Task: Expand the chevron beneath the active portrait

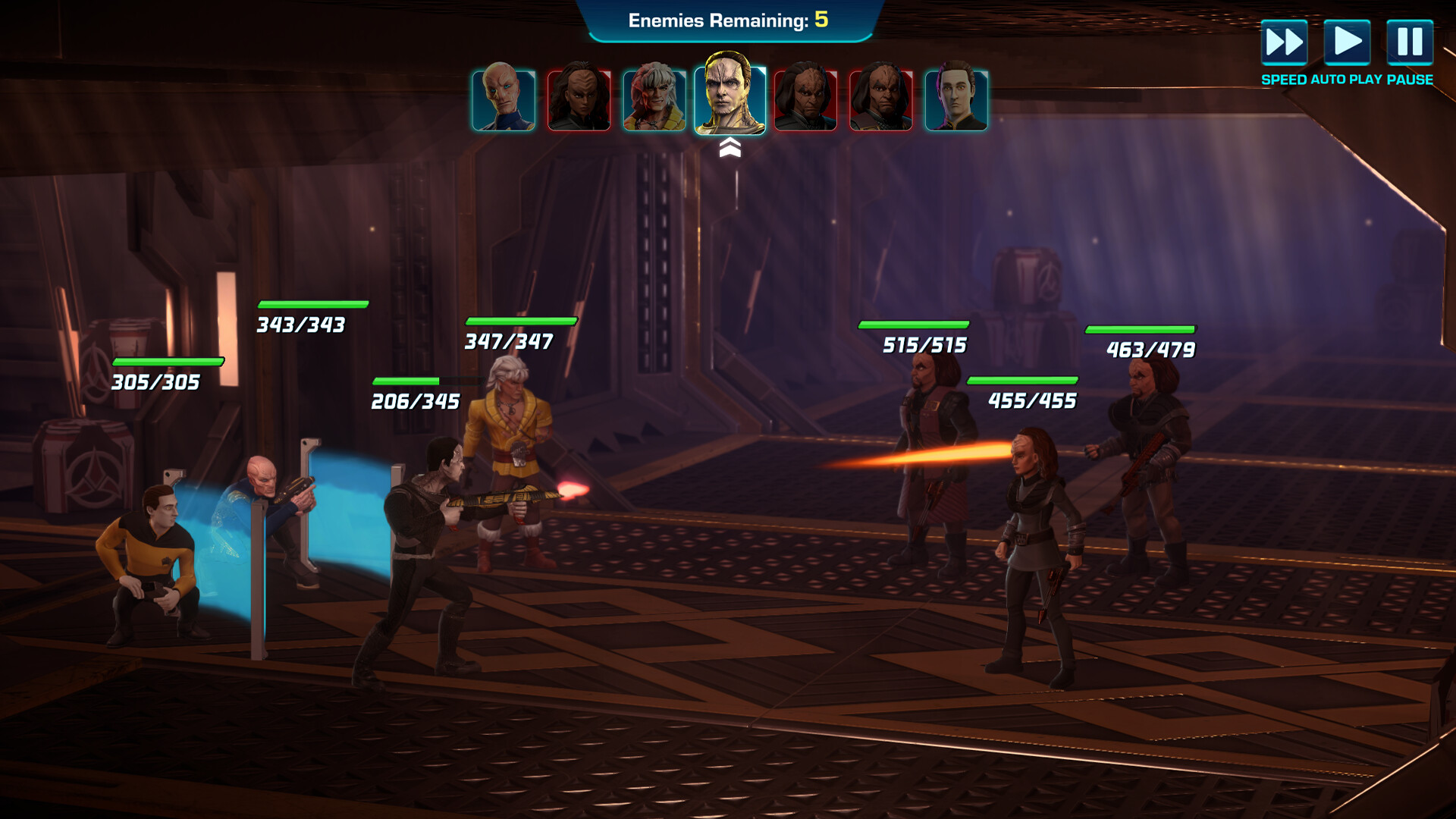Action: click(x=730, y=146)
